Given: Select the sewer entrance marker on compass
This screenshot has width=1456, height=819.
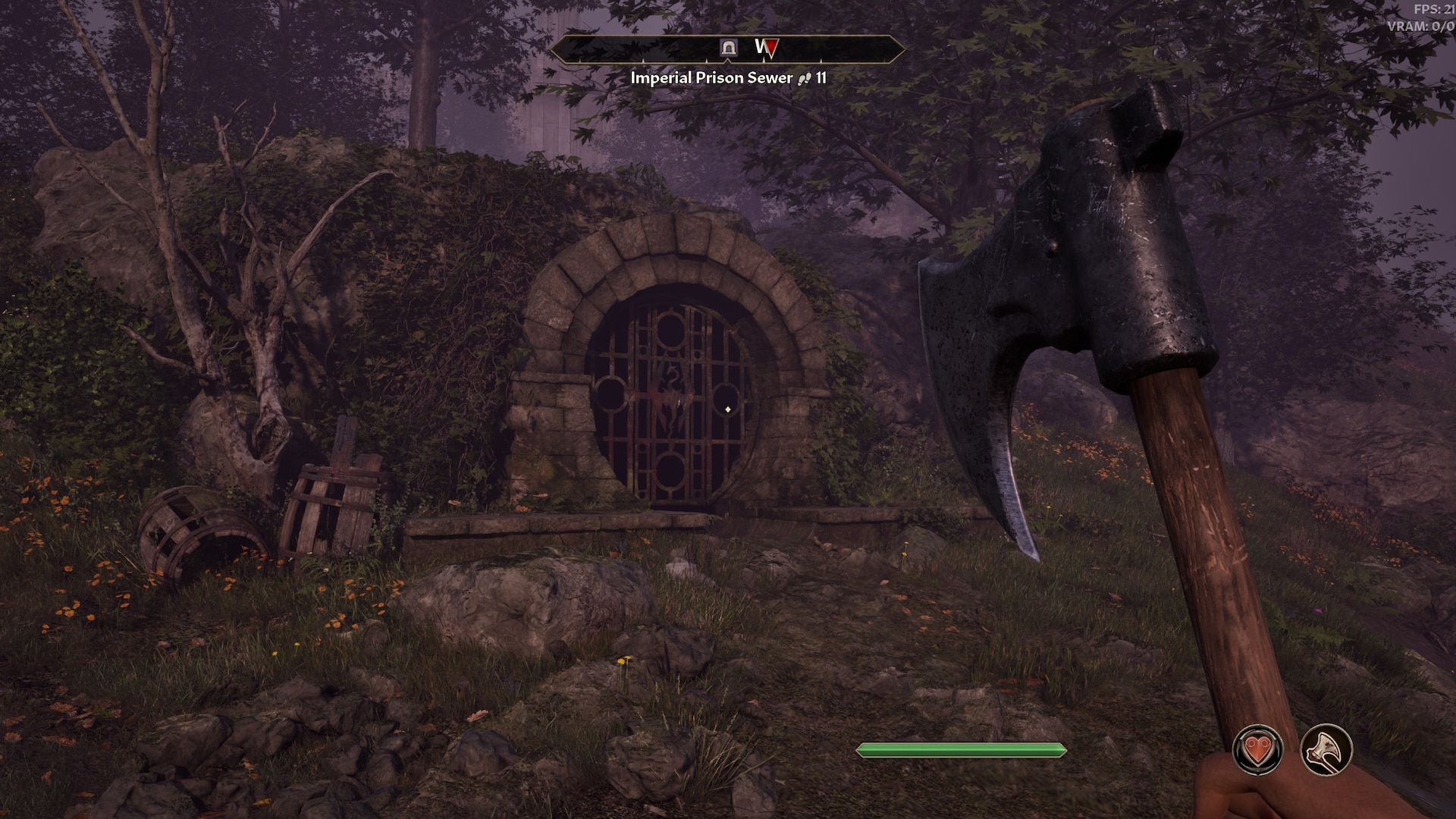Looking at the screenshot, I should click(x=729, y=48).
